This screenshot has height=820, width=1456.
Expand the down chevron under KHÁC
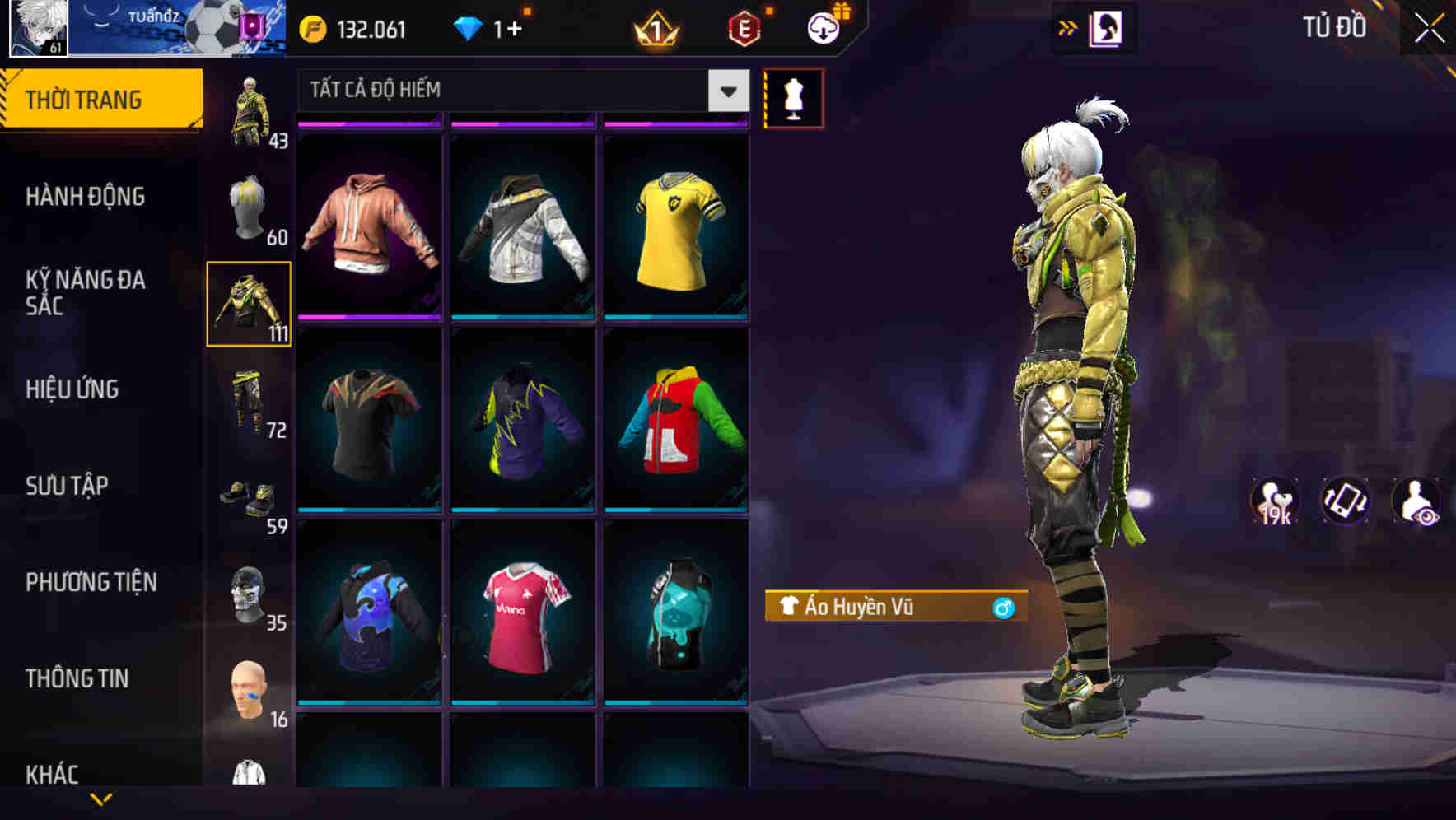coord(99,799)
